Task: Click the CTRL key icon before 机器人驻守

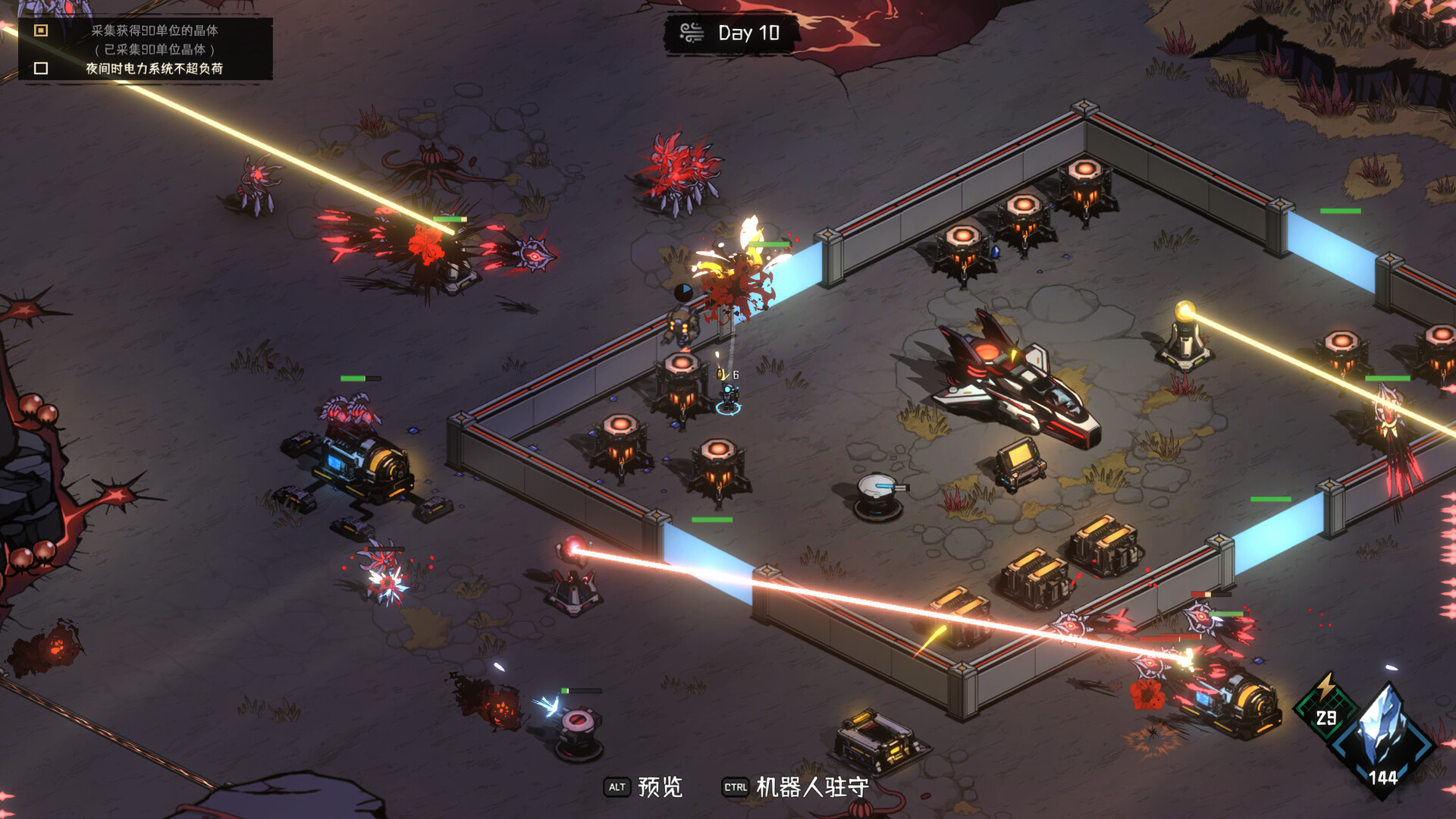Action: point(733,789)
